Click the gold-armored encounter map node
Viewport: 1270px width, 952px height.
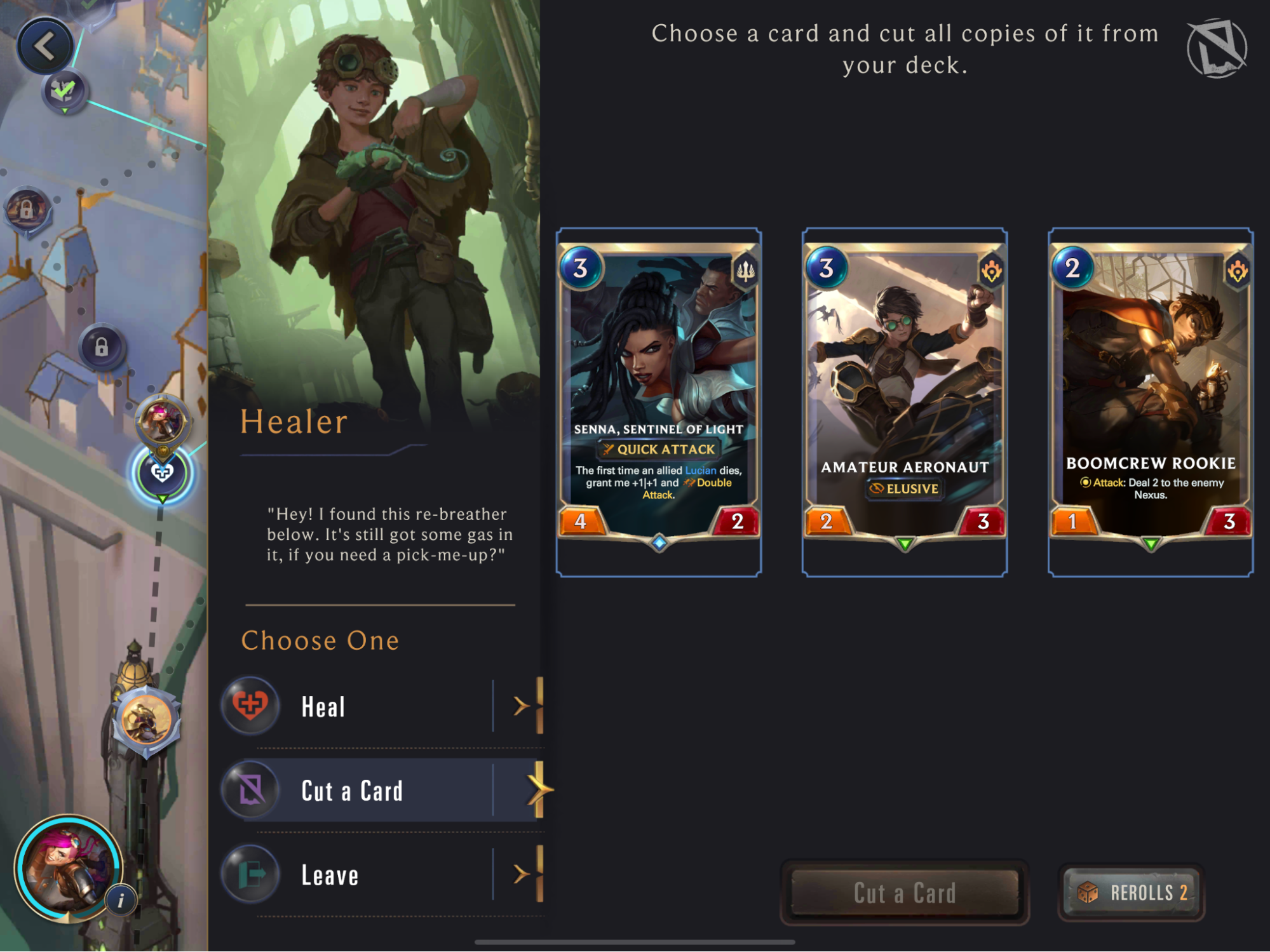point(147,721)
